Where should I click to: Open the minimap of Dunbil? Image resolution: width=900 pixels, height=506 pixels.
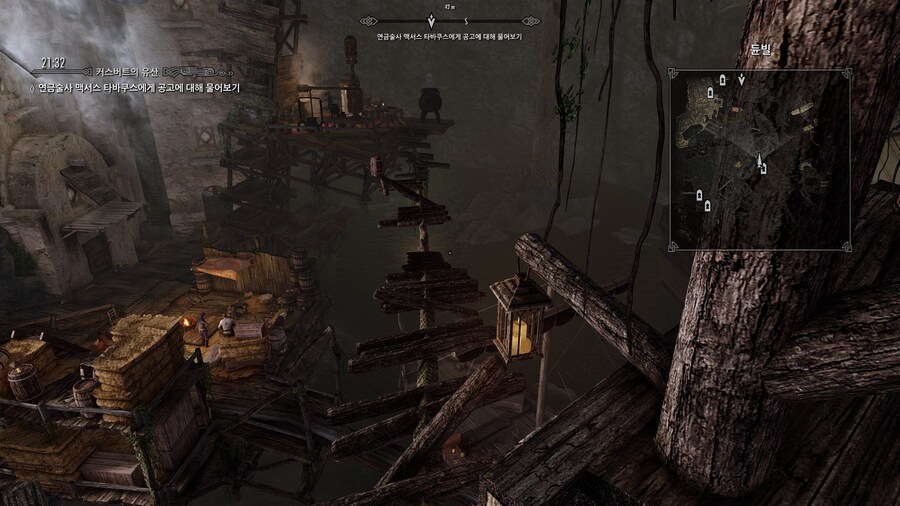[x=760, y=159]
